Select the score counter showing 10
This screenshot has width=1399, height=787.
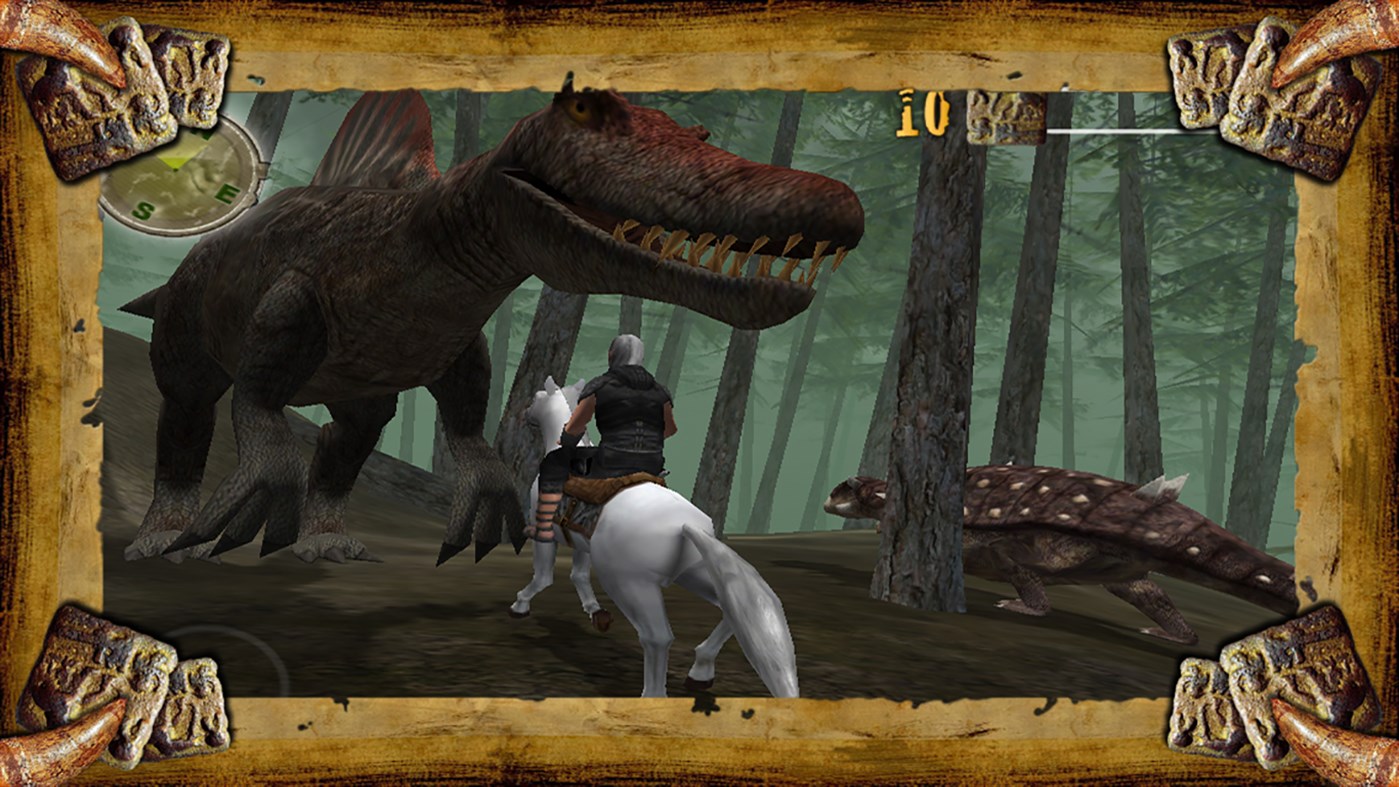(925, 115)
